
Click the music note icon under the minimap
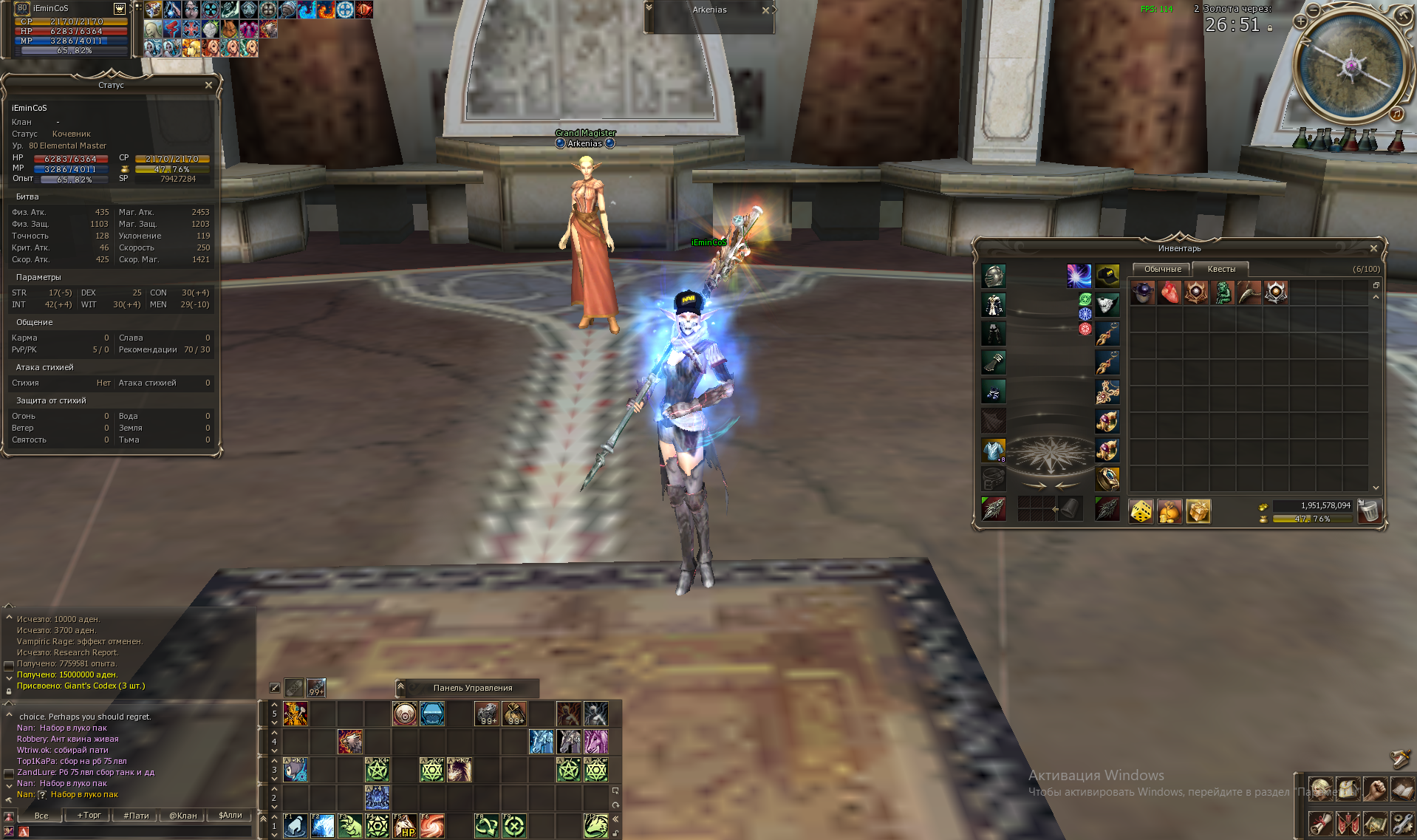[x=1397, y=115]
